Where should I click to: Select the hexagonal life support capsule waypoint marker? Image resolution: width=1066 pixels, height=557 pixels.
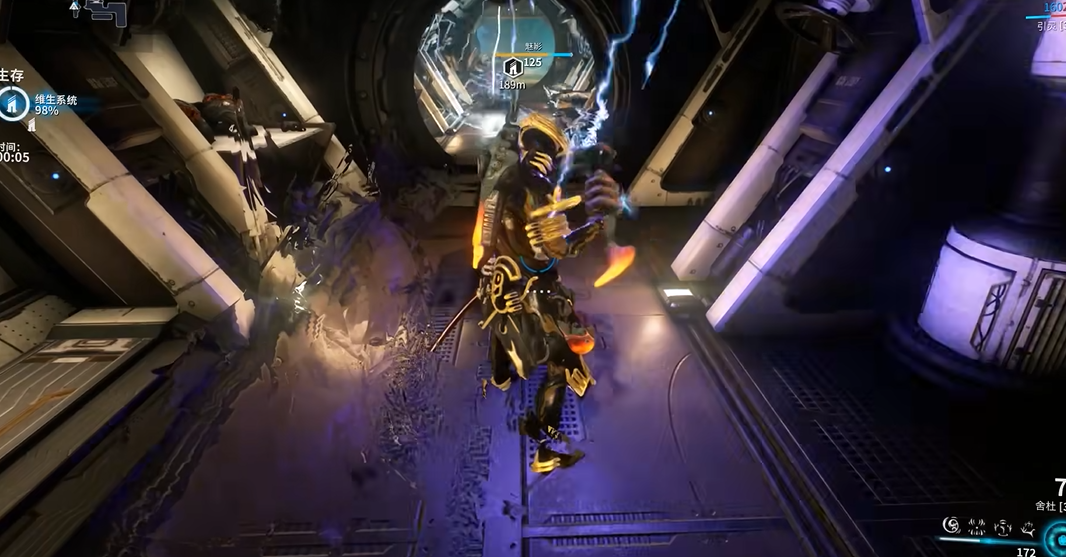(512, 67)
